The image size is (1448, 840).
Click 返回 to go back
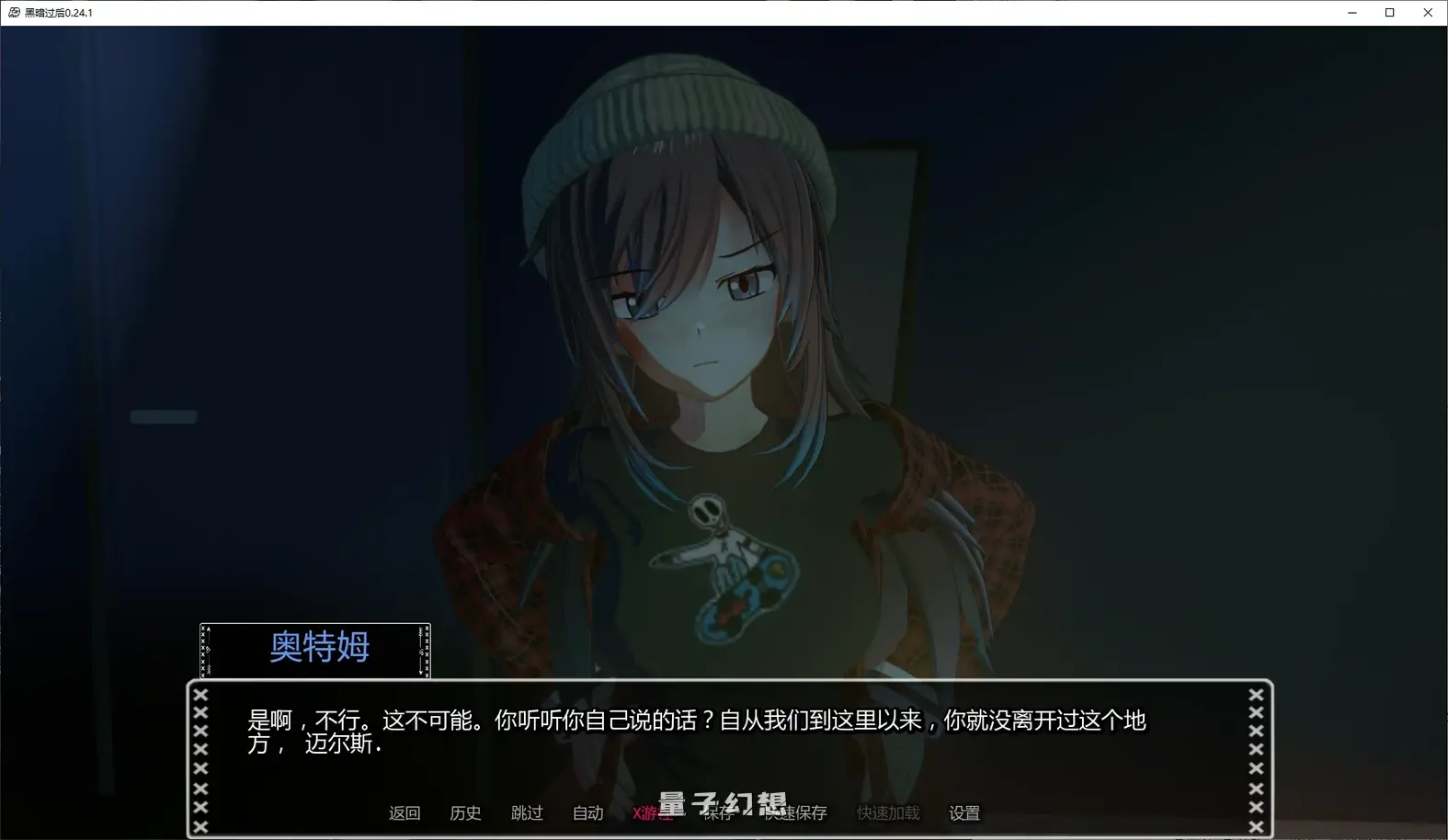point(405,812)
